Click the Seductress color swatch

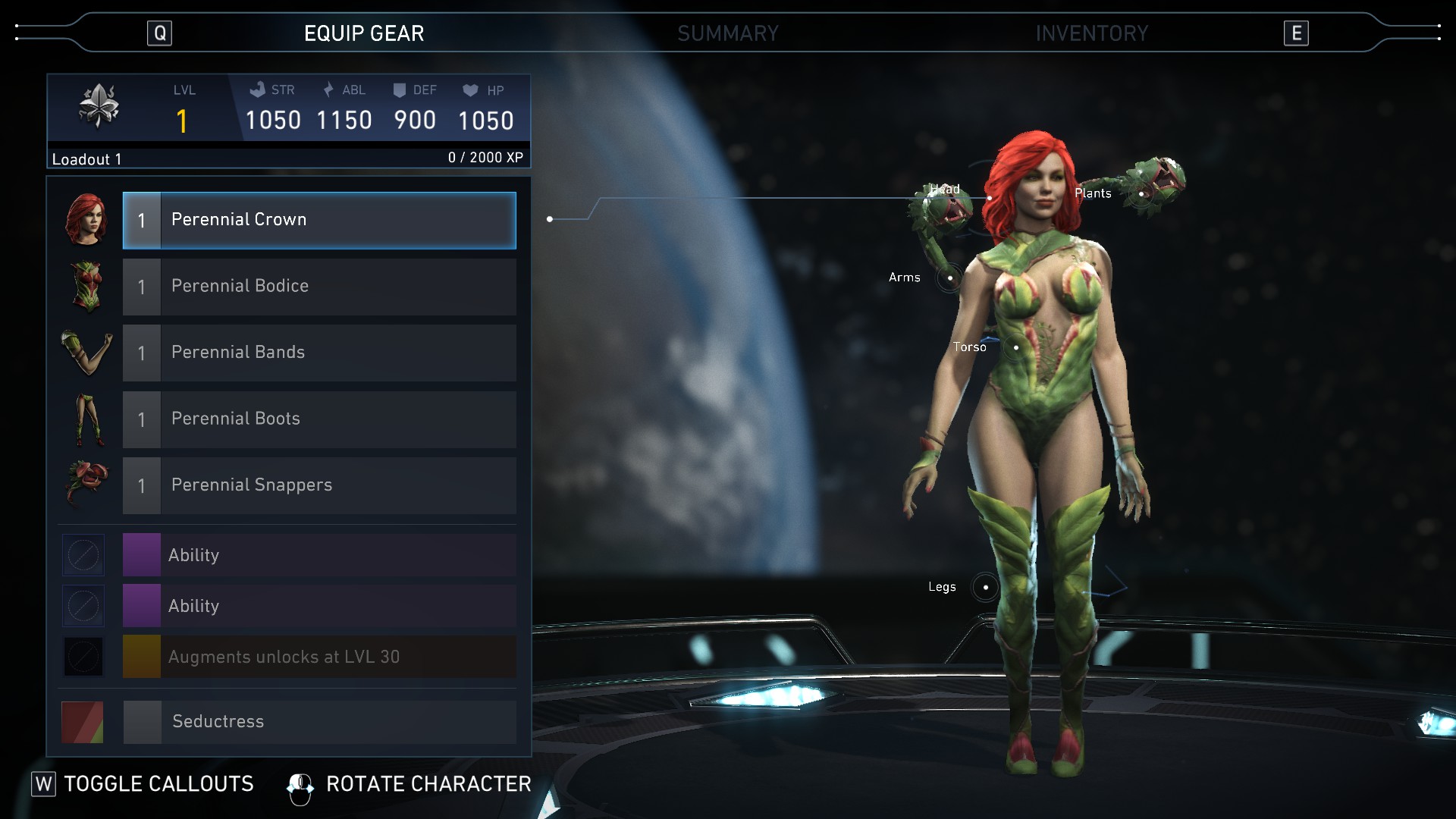(x=83, y=722)
